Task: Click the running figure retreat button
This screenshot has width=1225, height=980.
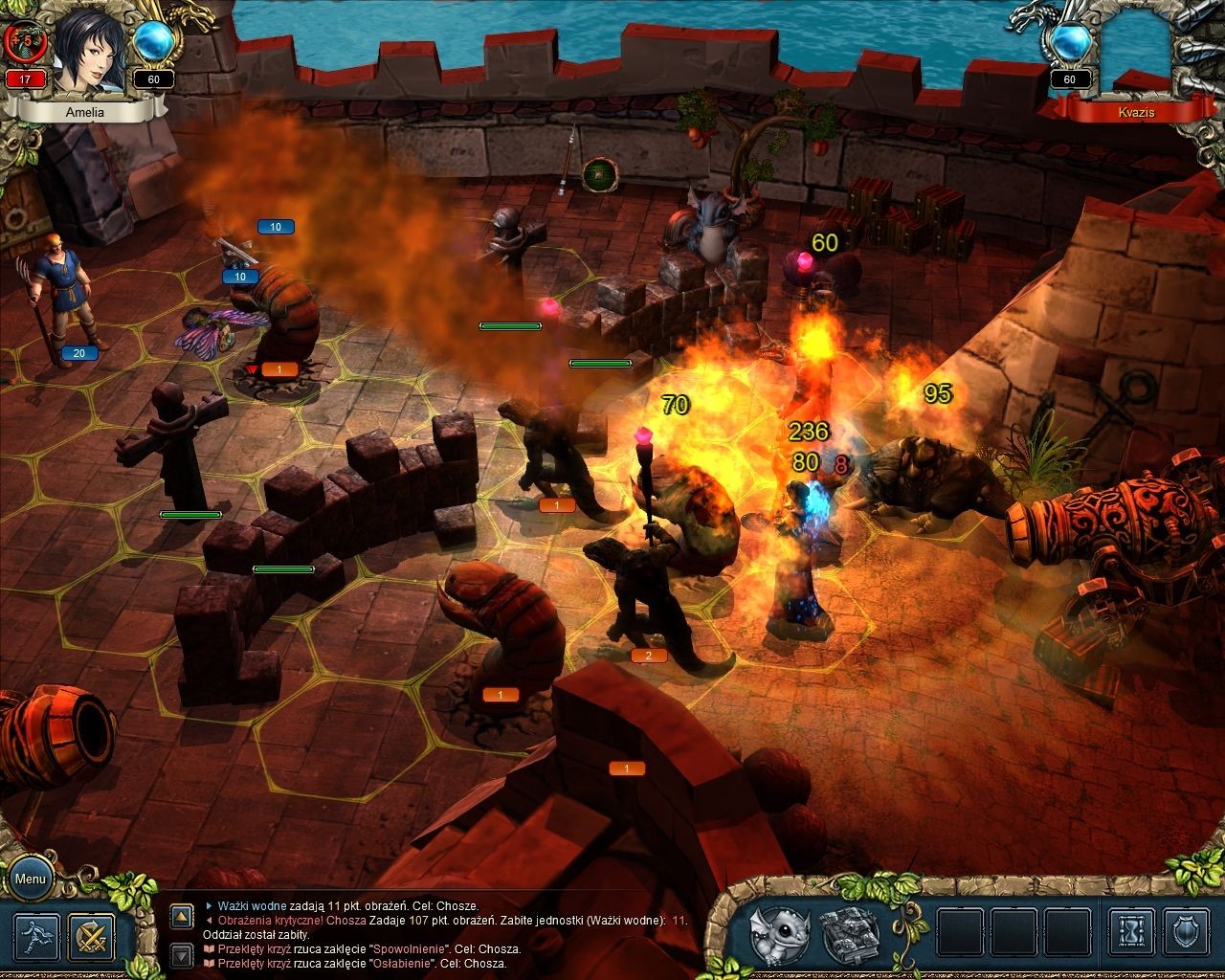Action: [x=36, y=937]
